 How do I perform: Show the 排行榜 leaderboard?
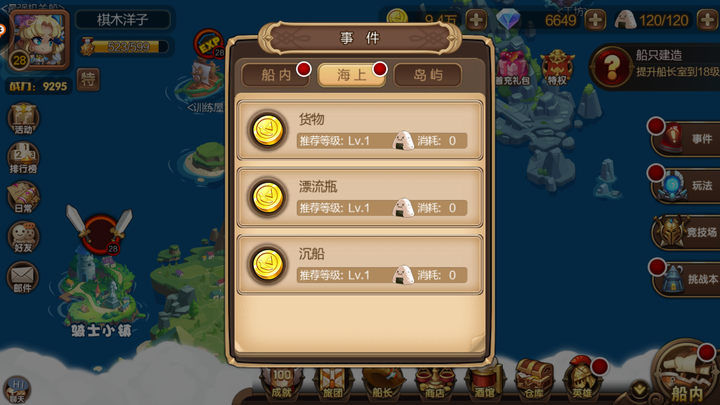pyautogui.click(x=22, y=160)
